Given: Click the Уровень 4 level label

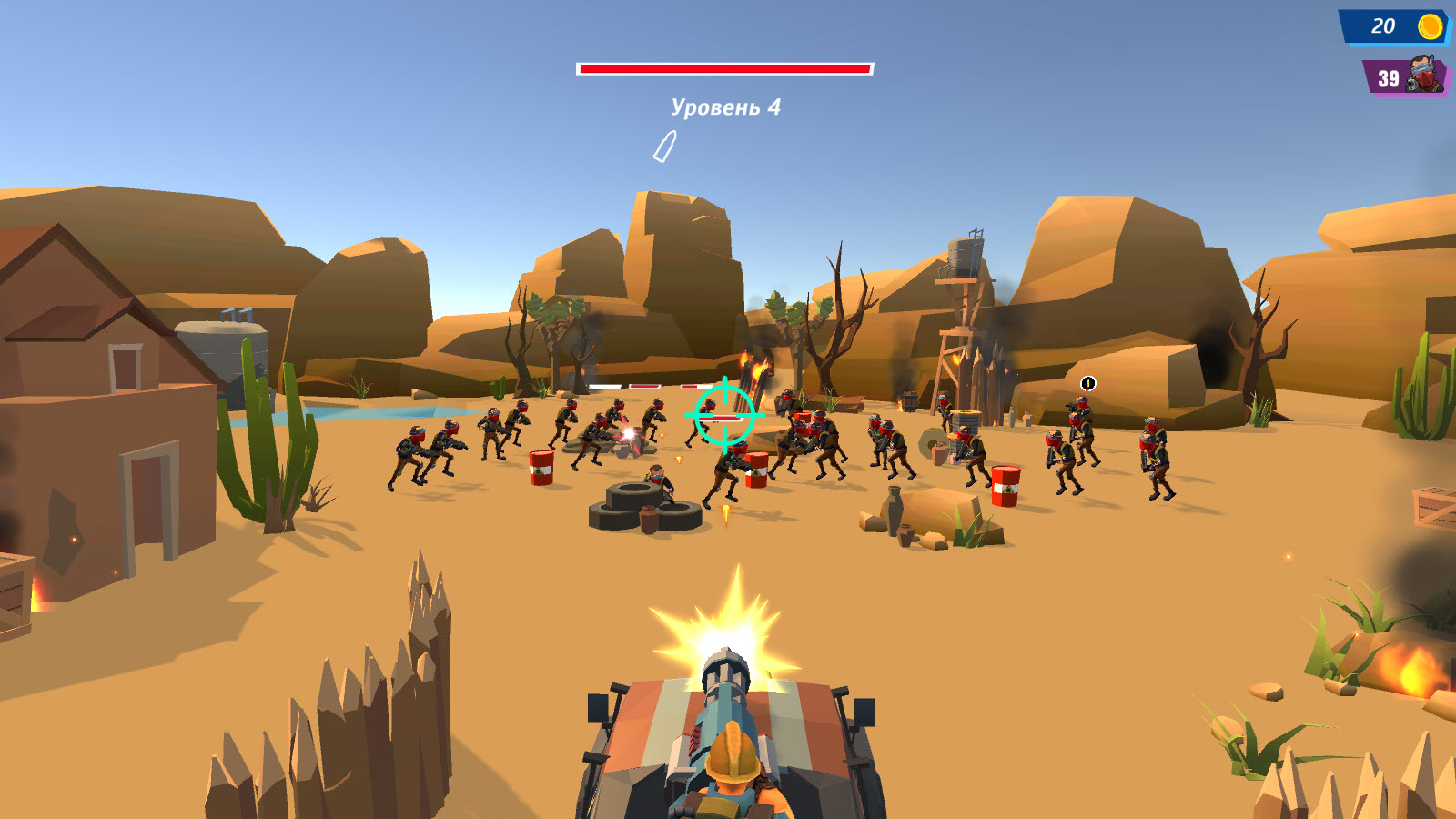Looking at the screenshot, I should point(726,107).
